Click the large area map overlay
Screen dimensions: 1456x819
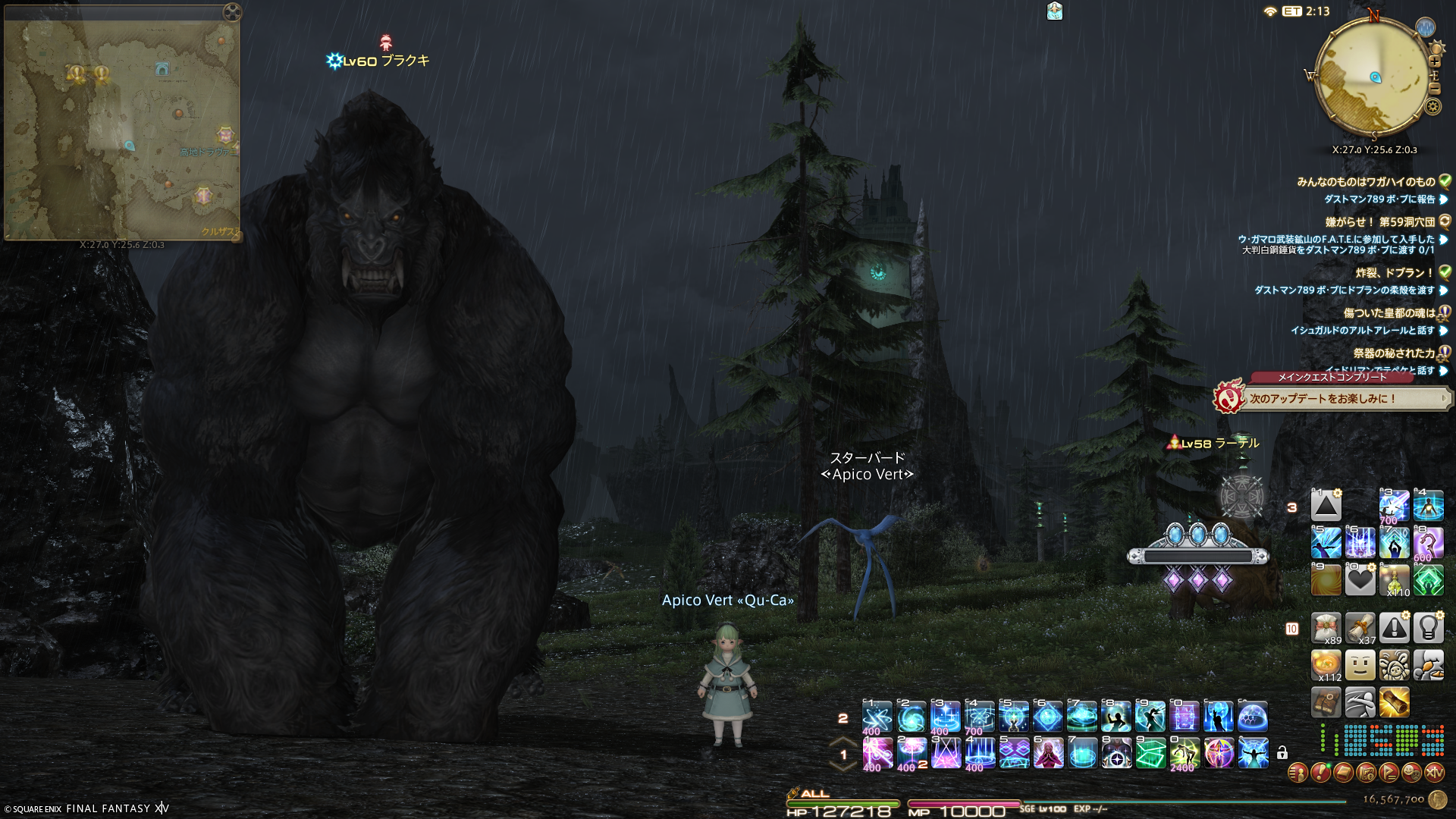pyautogui.click(x=121, y=129)
